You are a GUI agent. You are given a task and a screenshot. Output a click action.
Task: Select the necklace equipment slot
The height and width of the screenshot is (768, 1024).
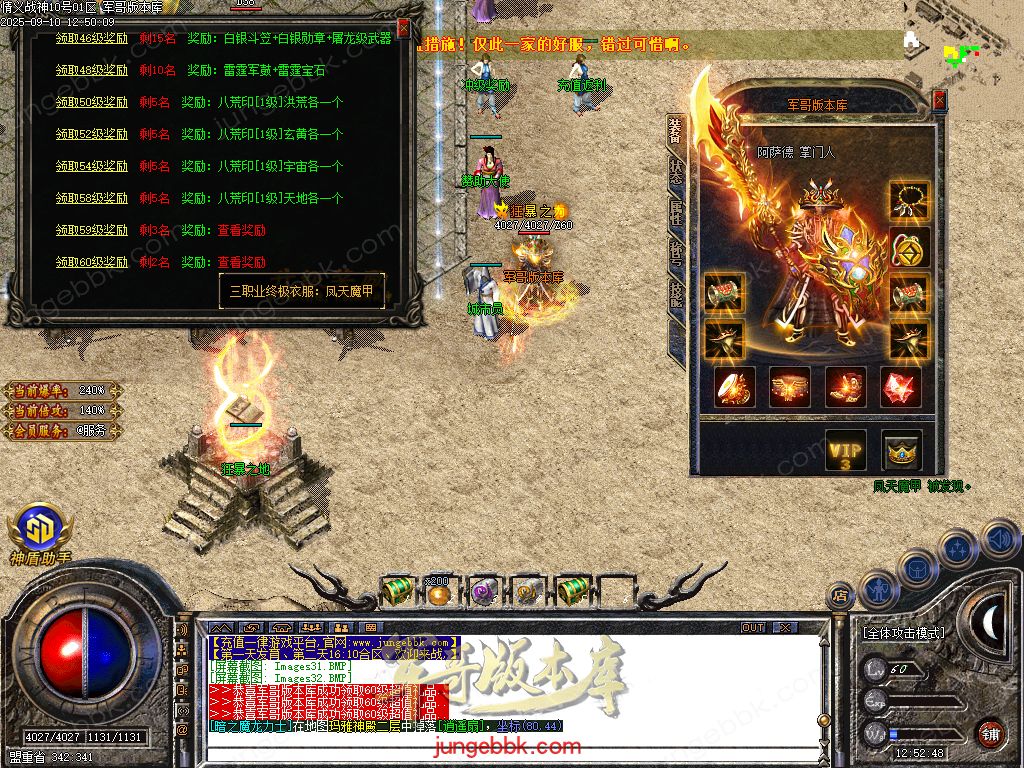coord(909,200)
